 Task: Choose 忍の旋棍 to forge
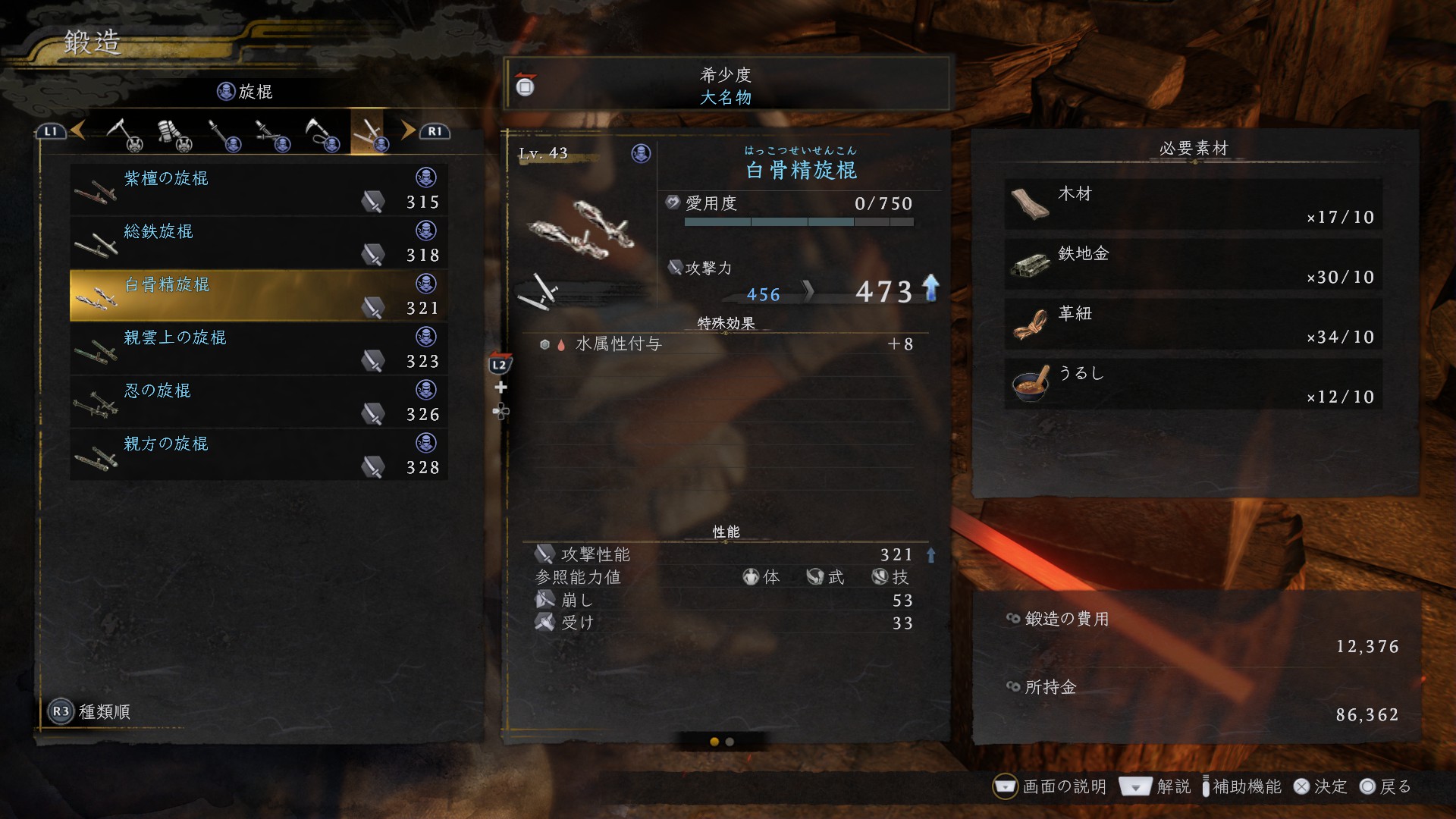[x=258, y=402]
